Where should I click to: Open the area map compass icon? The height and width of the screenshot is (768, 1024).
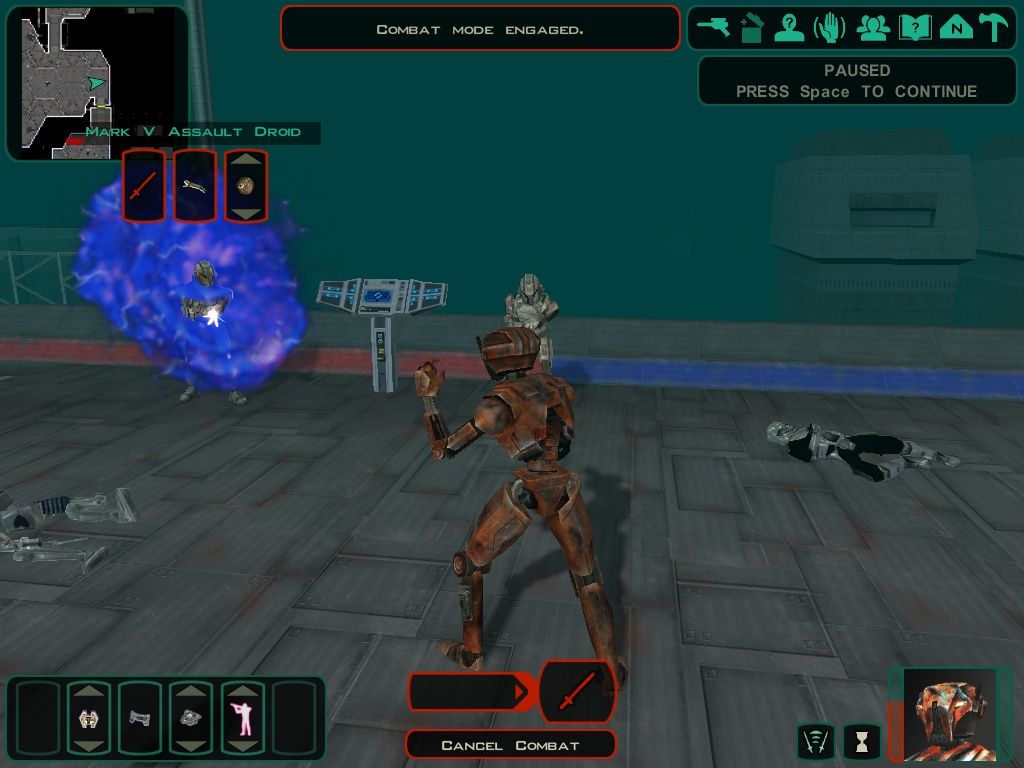click(x=956, y=28)
